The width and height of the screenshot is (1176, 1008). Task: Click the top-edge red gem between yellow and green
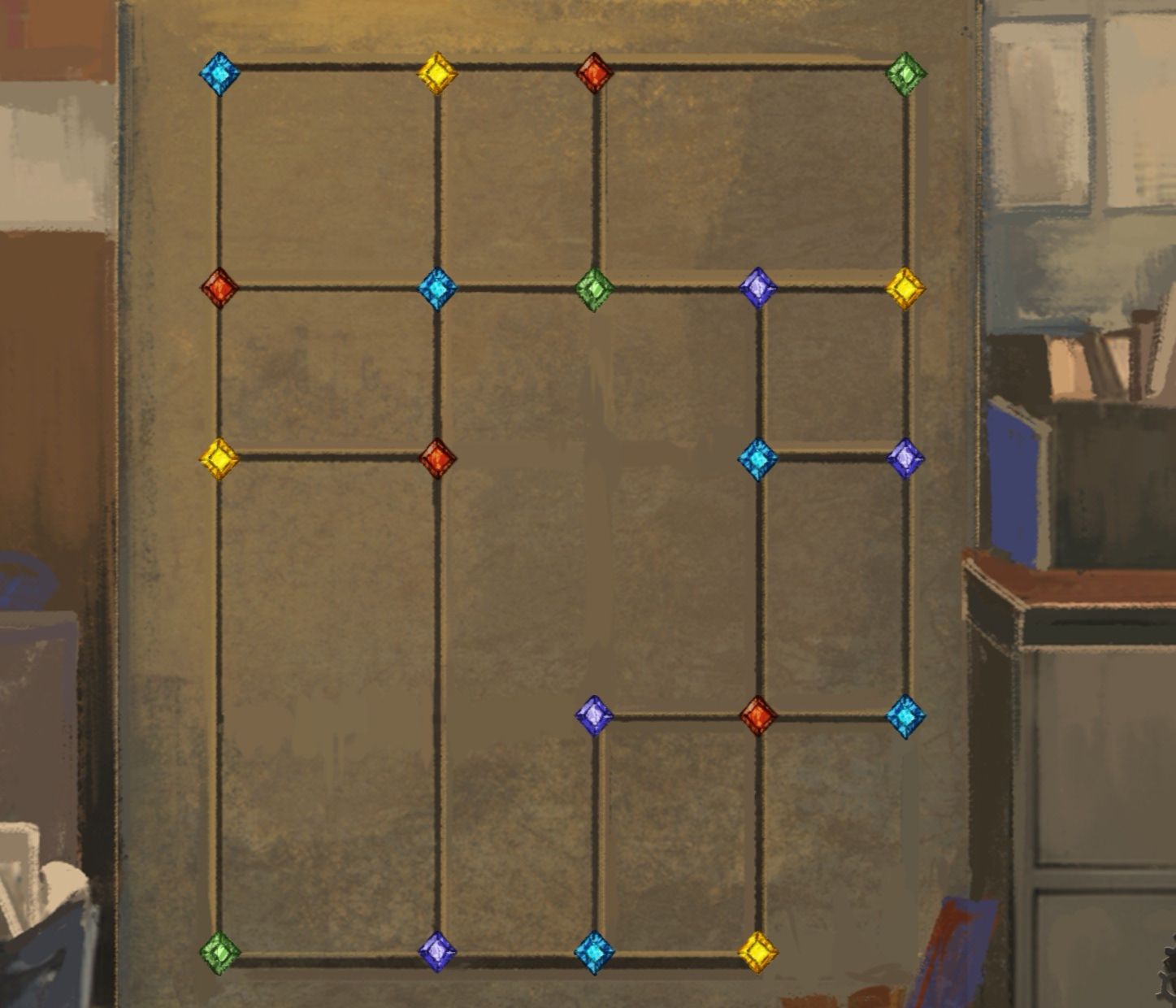594,73
